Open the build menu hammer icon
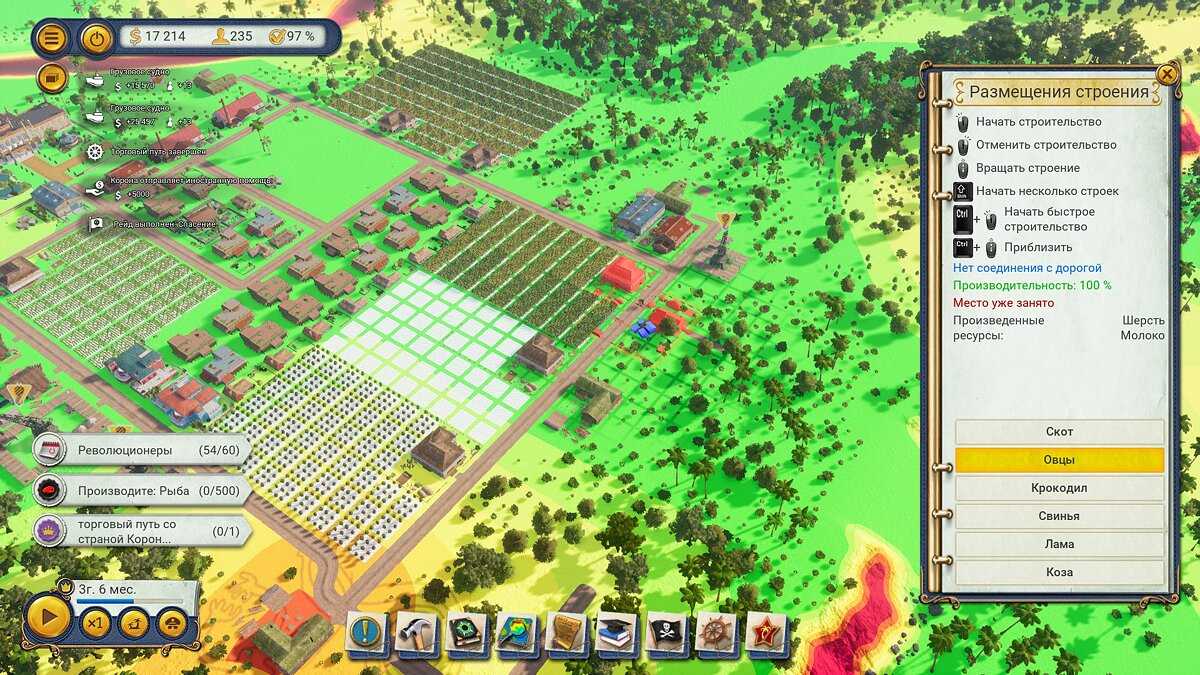This screenshot has height=675, width=1200. [417, 632]
